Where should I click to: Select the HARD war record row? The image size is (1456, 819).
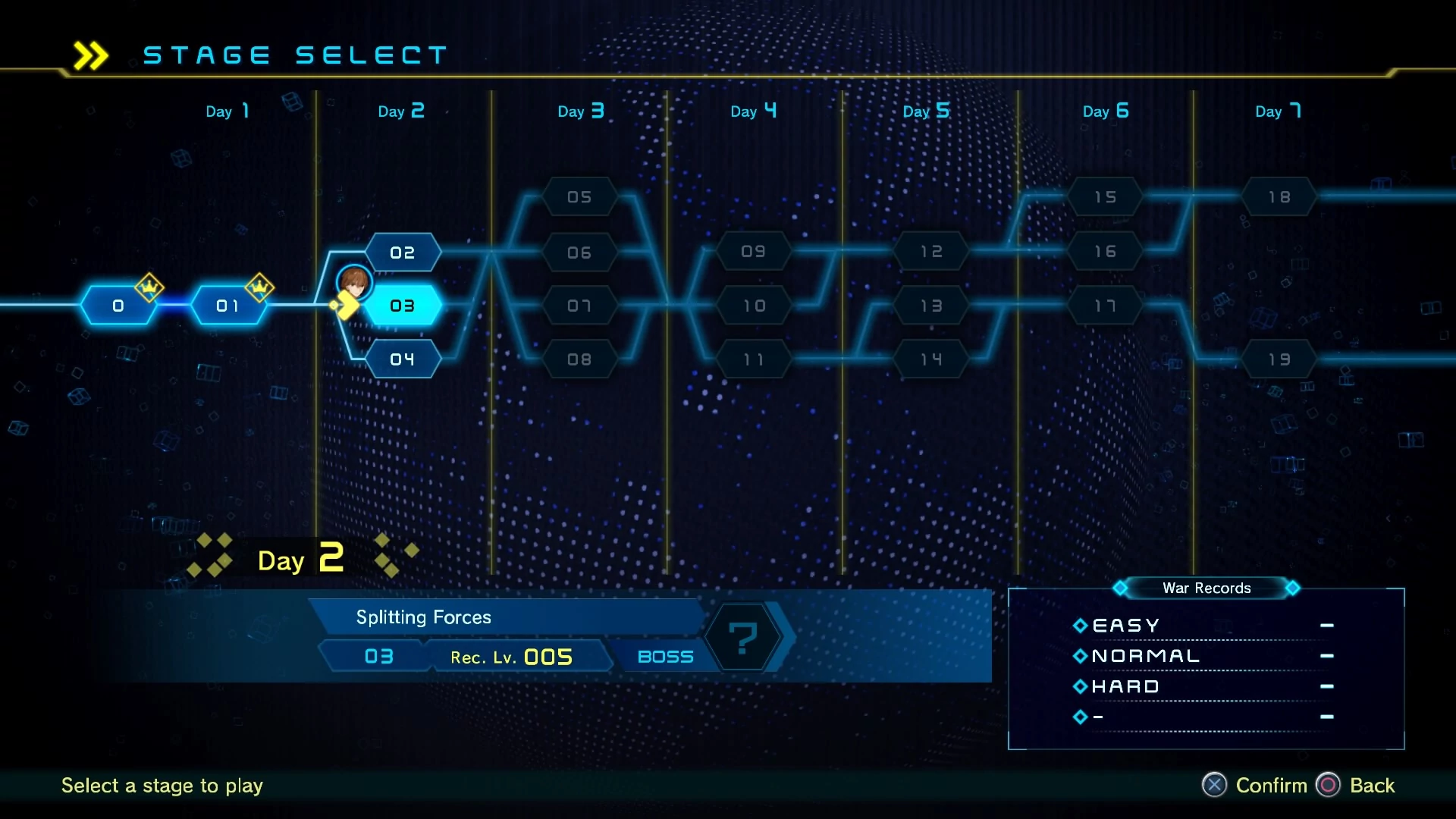click(1204, 686)
